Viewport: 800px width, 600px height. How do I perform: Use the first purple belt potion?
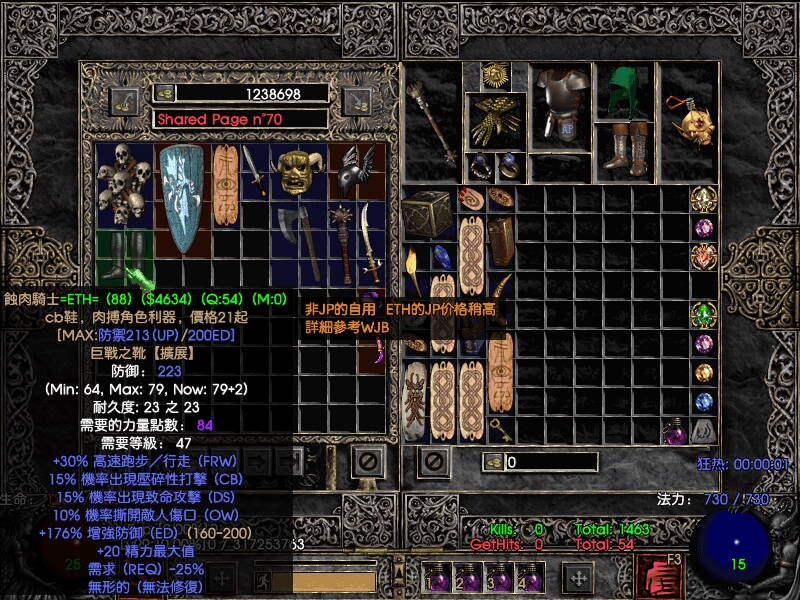[x=438, y=580]
